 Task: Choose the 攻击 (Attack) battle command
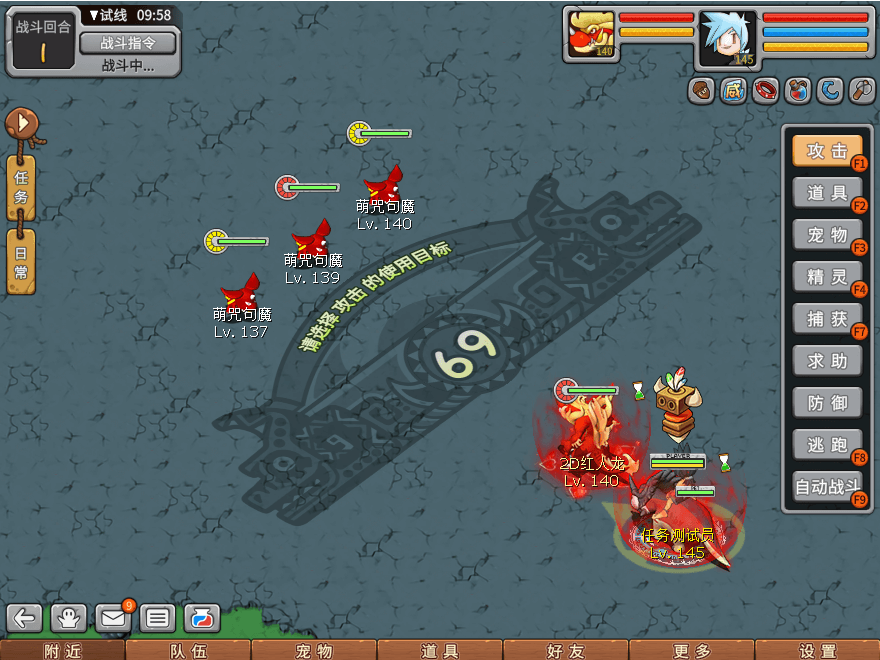point(827,152)
